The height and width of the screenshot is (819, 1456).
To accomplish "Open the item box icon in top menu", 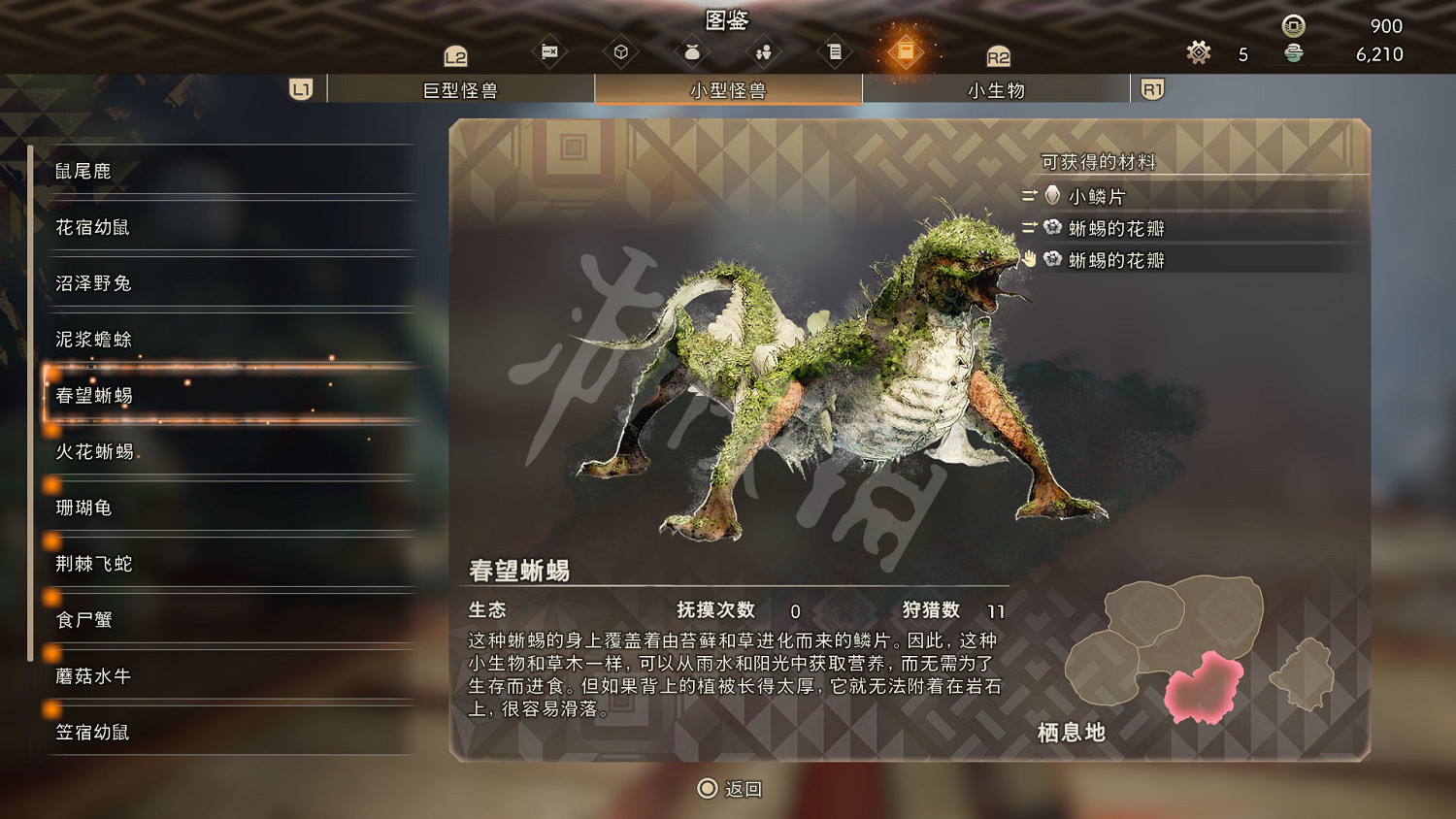I will pos(621,53).
